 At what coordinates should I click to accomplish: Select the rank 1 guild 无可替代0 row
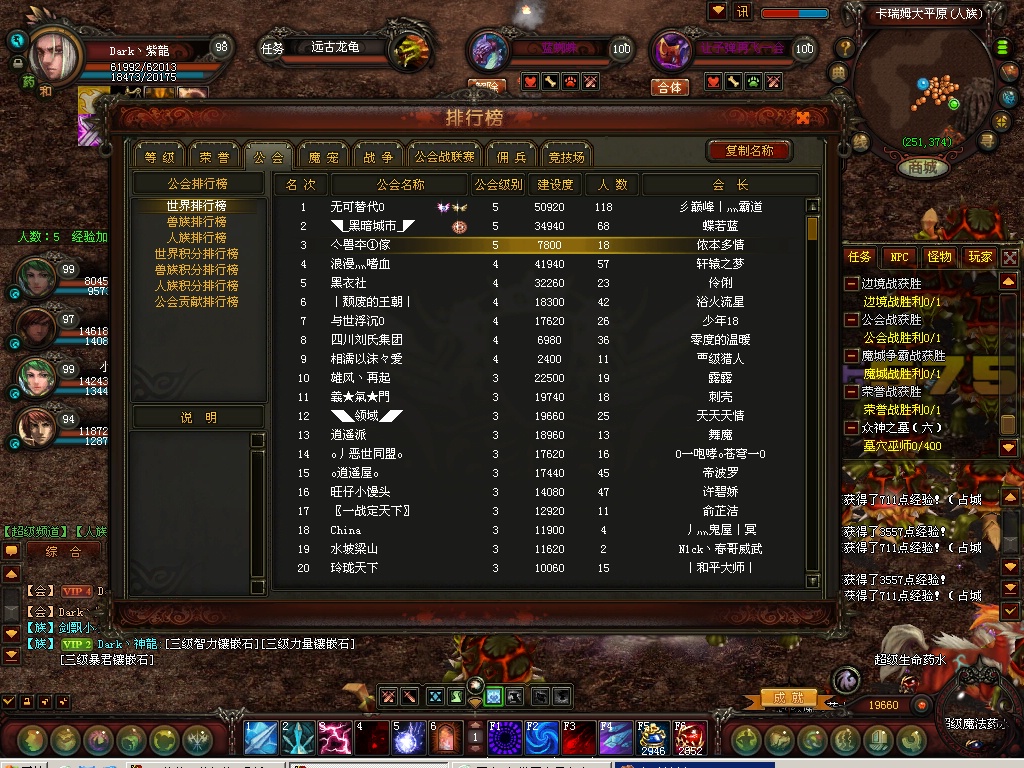pyautogui.click(x=540, y=207)
